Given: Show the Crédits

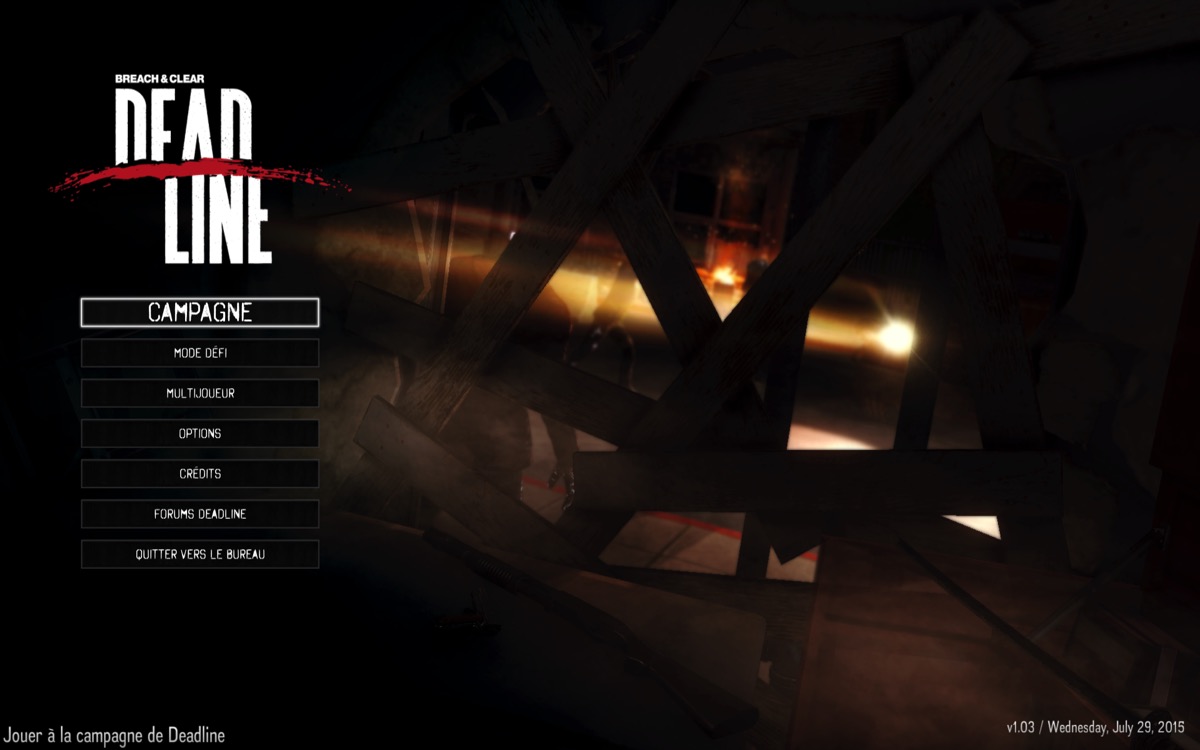Looking at the screenshot, I should click(x=200, y=473).
